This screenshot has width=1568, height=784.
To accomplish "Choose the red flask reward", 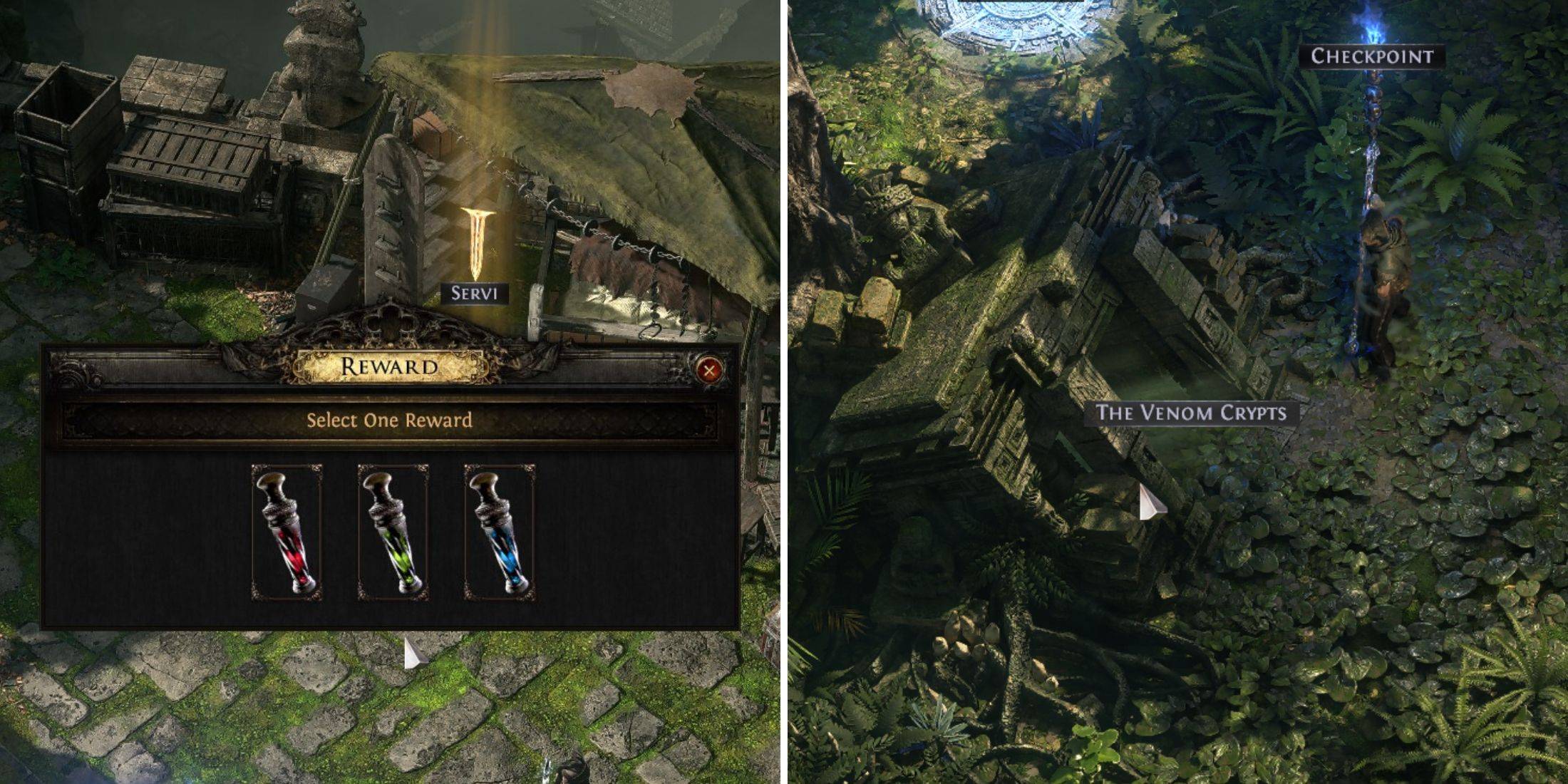I will pos(287,532).
